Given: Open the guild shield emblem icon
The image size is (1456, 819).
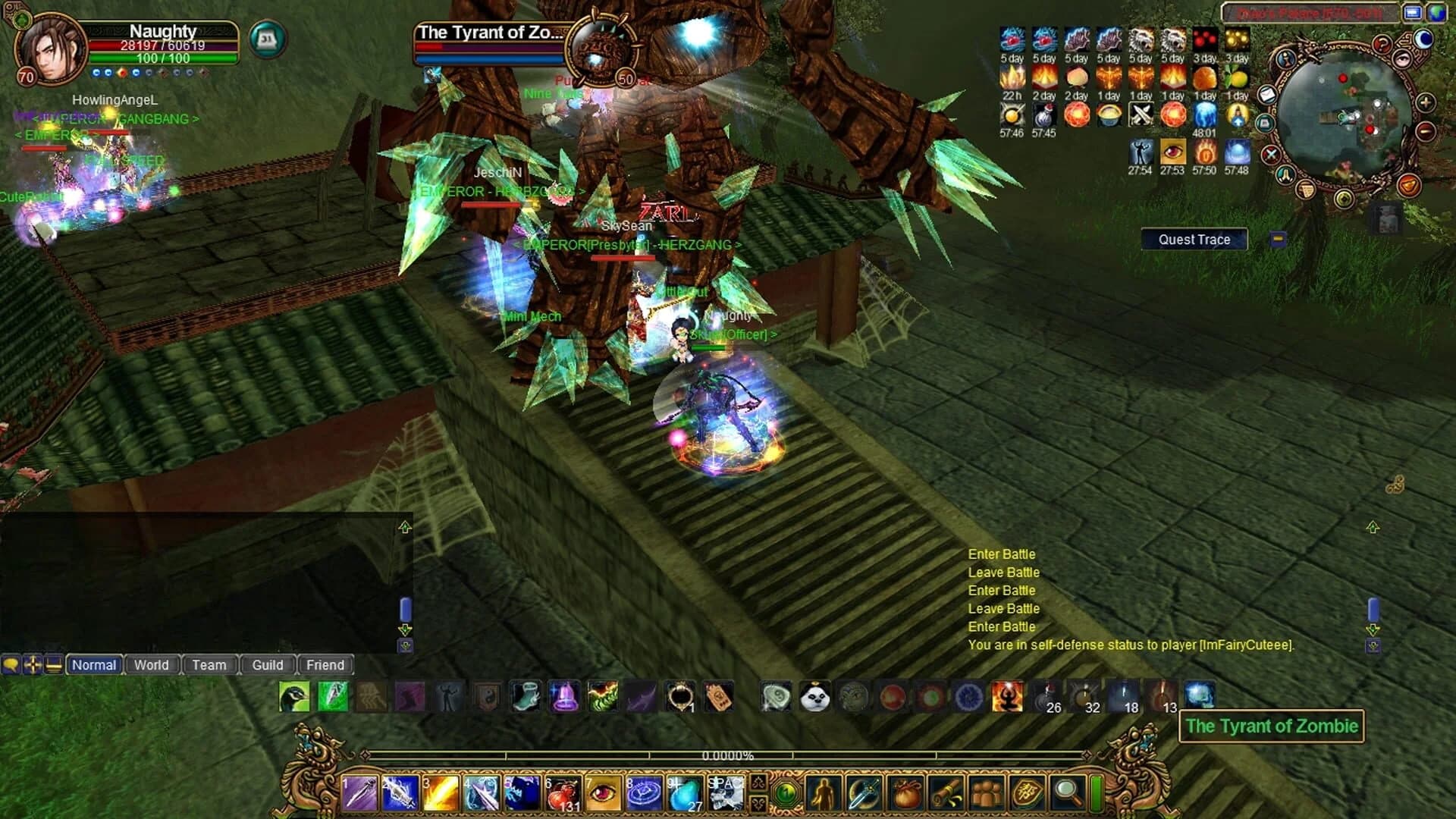Looking at the screenshot, I should click(x=1028, y=792).
